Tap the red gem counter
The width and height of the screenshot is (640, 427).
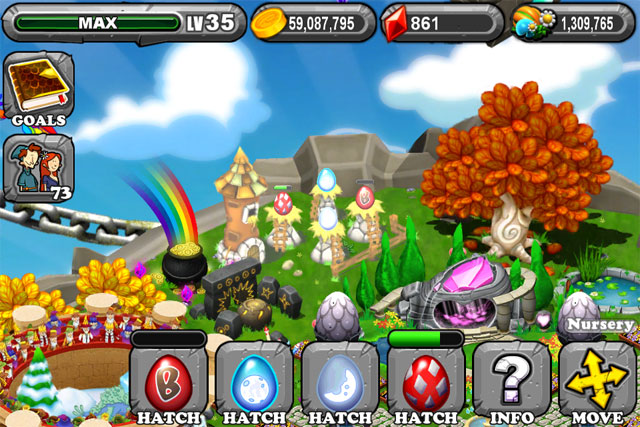coord(441,22)
